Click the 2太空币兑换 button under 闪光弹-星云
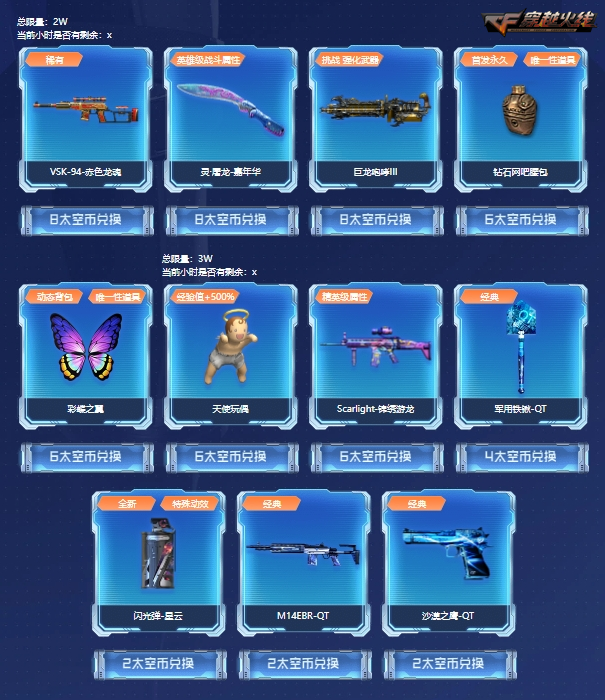This screenshot has width=605, height=700. pyautogui.click(x=159, y=663)
